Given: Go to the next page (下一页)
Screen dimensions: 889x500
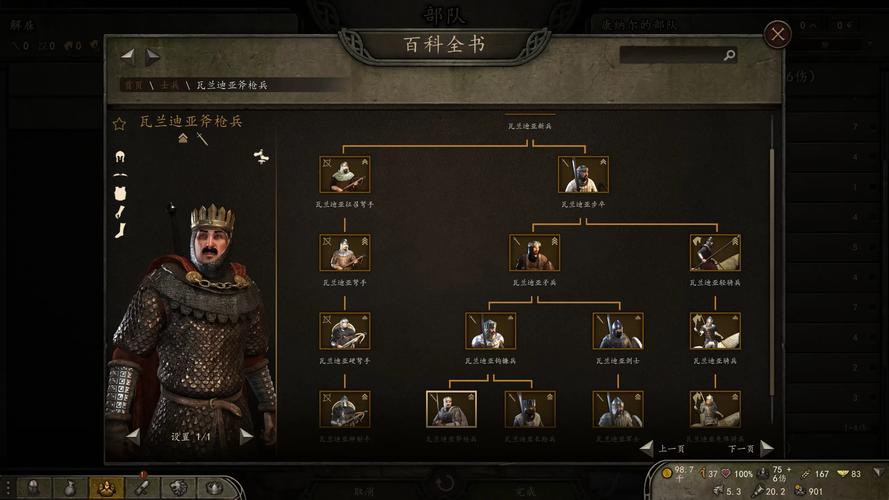Looking at the screenshot, I should pos(766,448).
